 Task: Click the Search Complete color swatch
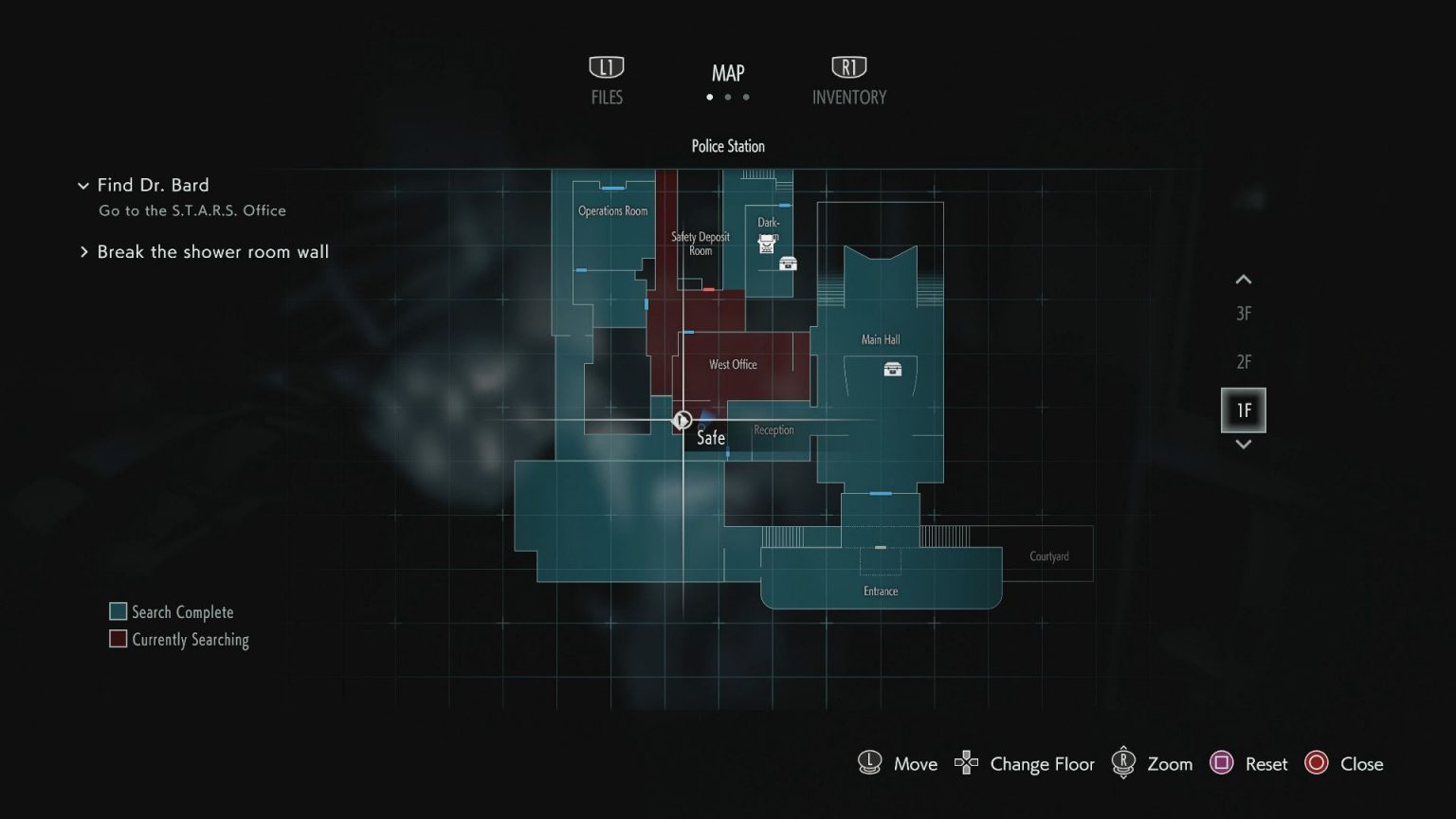(118, 610)
